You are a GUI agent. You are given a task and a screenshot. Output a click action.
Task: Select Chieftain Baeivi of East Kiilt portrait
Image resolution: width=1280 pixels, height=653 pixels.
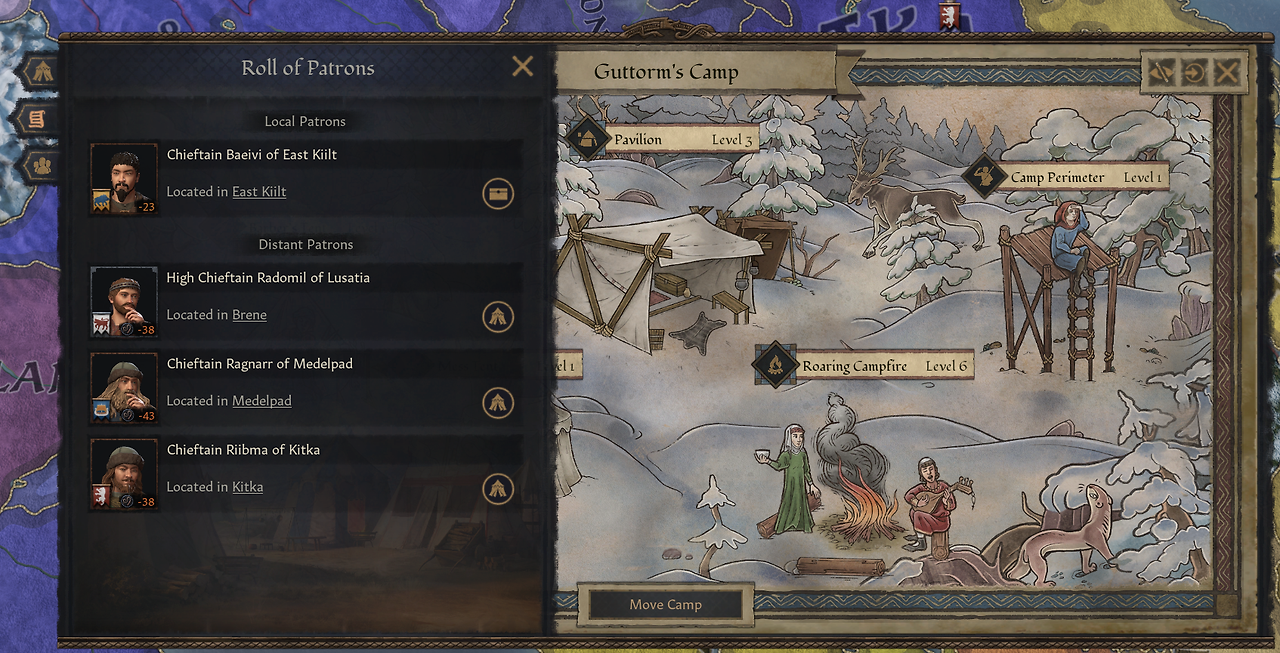point(124,179)
